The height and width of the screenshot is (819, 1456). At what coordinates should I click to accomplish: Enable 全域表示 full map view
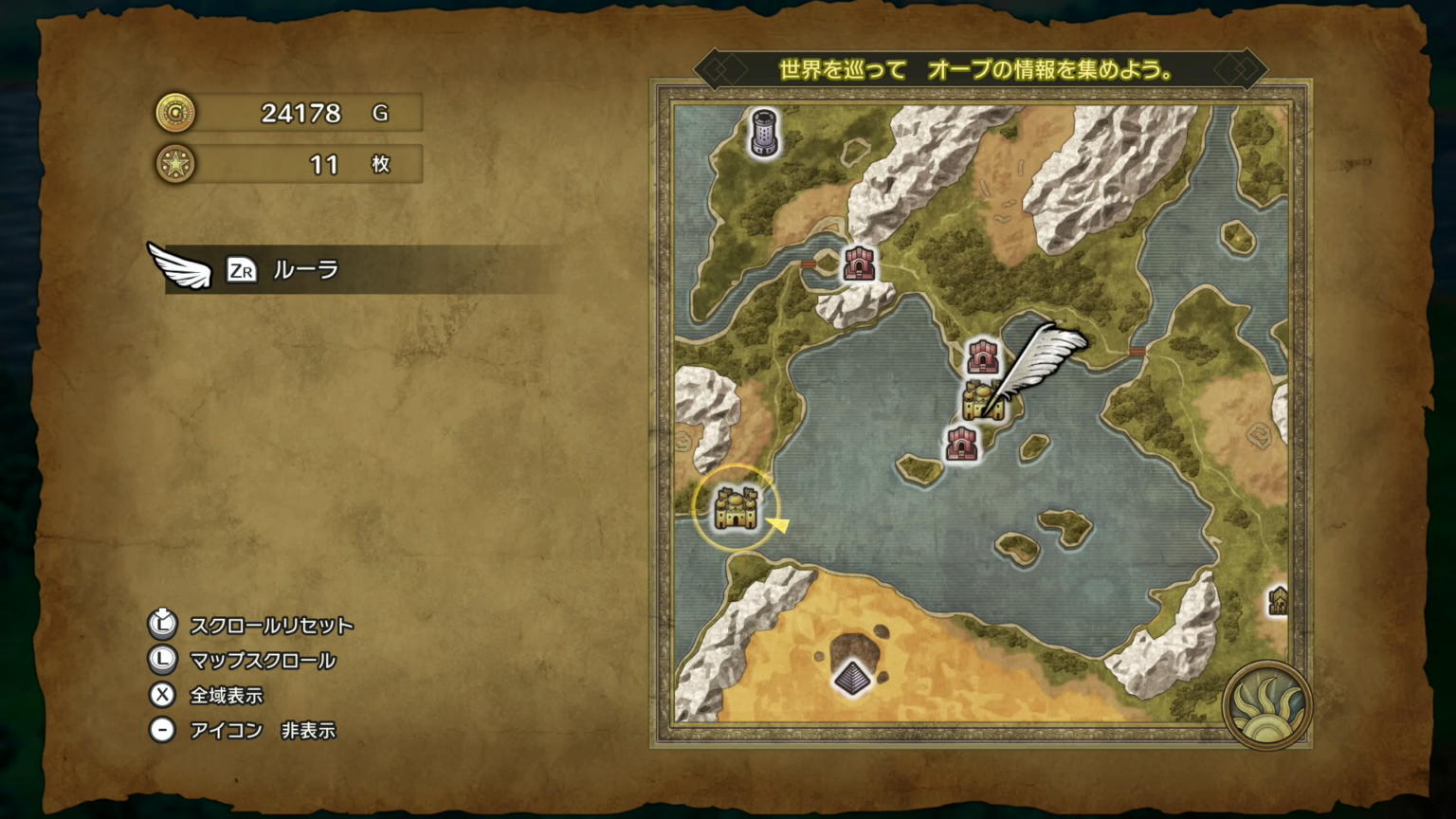click(227, 696)
